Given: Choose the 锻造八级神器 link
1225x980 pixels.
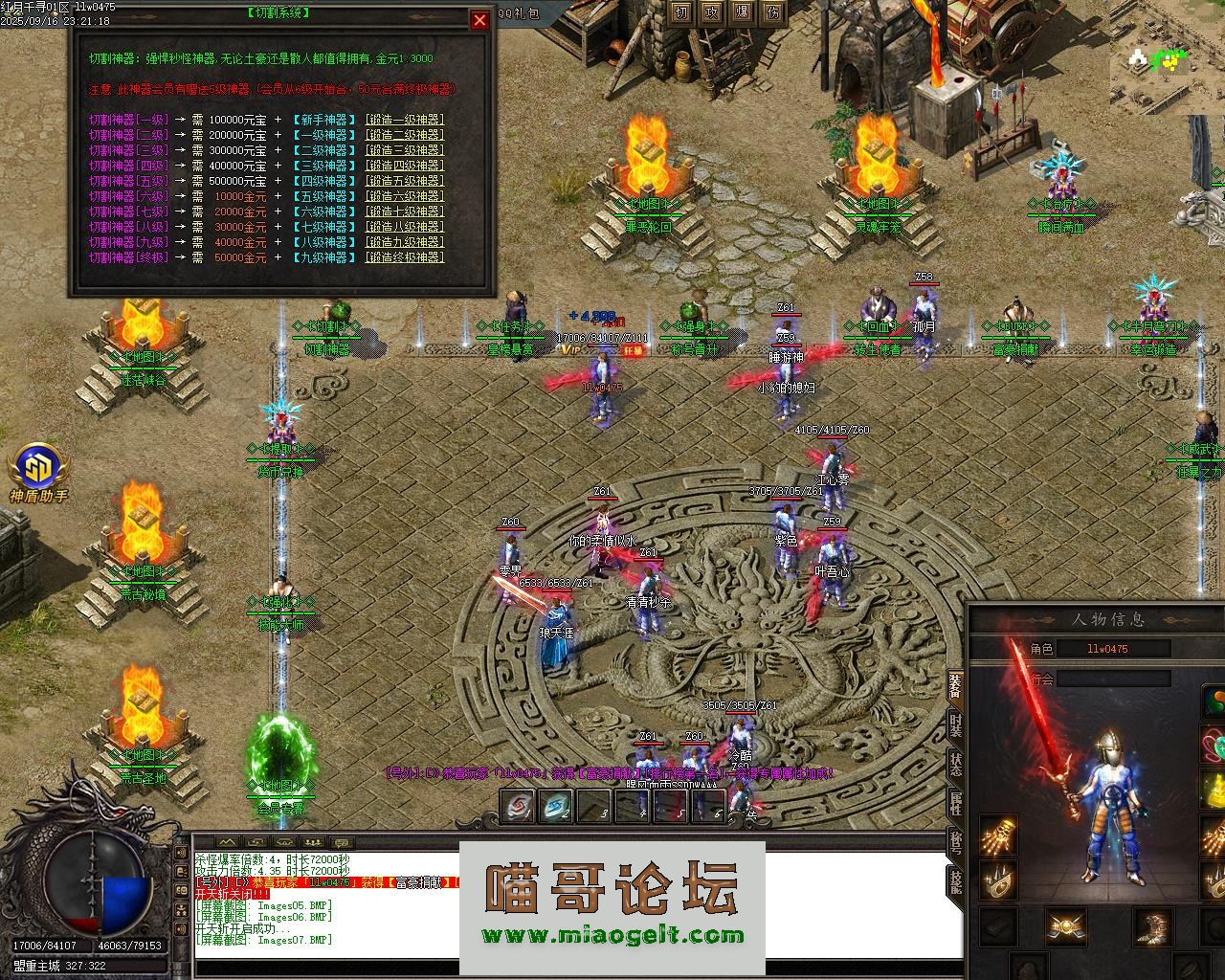Looking at the screenshot, I should 405,227.
